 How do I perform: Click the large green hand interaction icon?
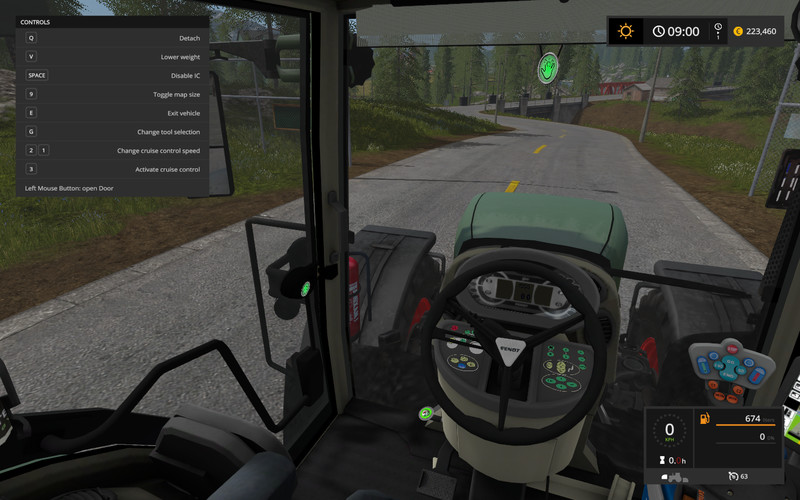547,69
